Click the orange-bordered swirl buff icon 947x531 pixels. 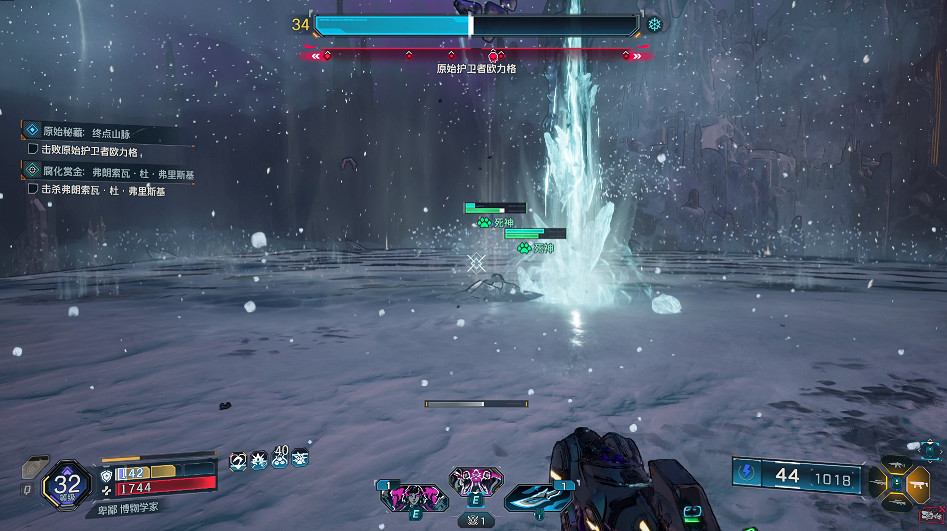(x=238, y=460)
